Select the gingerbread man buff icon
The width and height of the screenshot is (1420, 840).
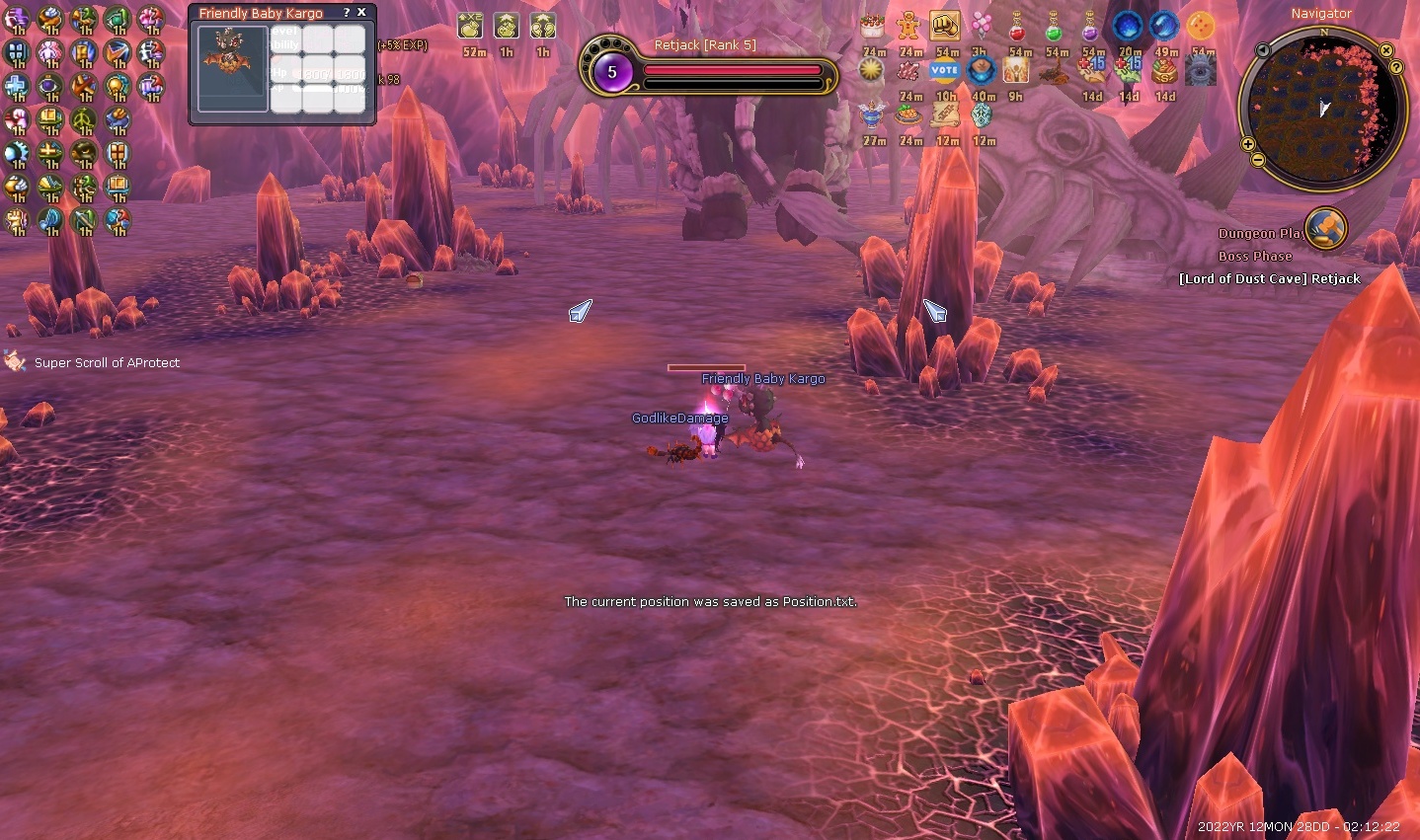click(x=908, y=26)
